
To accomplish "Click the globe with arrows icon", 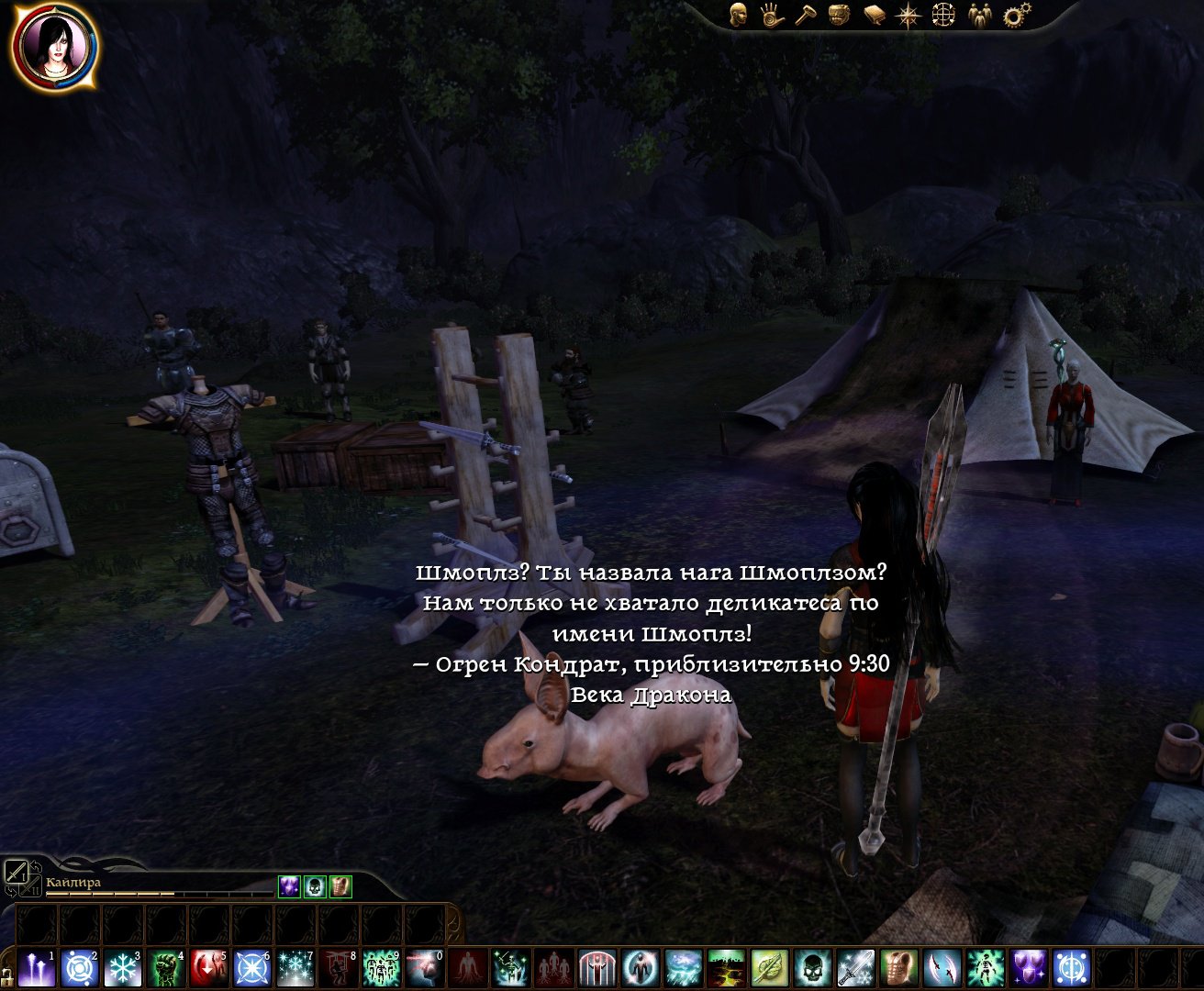I will 943,15.
